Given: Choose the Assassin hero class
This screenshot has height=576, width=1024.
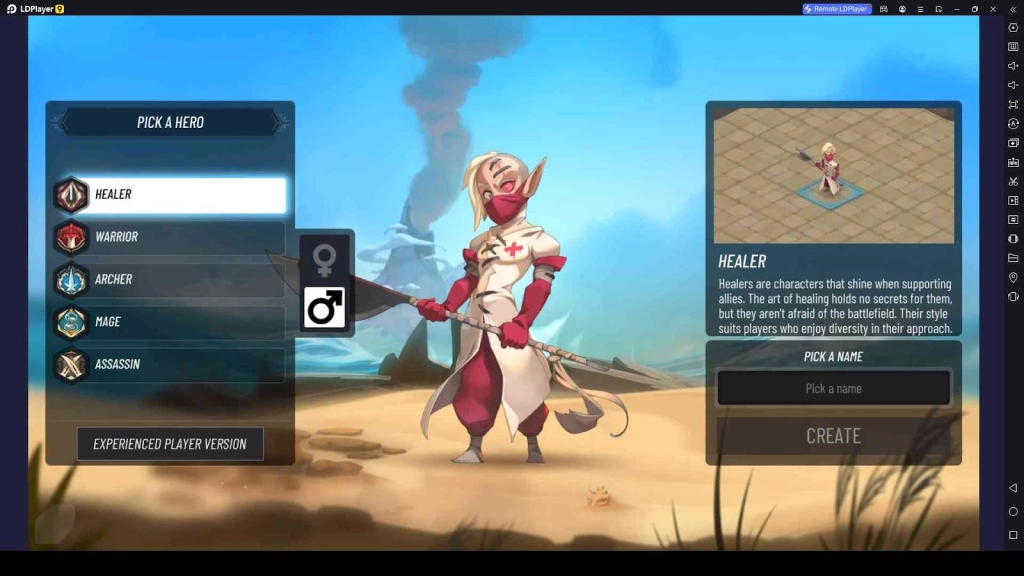Looking at the screenshot, I should pyautogui.click(x=170, y=364).
